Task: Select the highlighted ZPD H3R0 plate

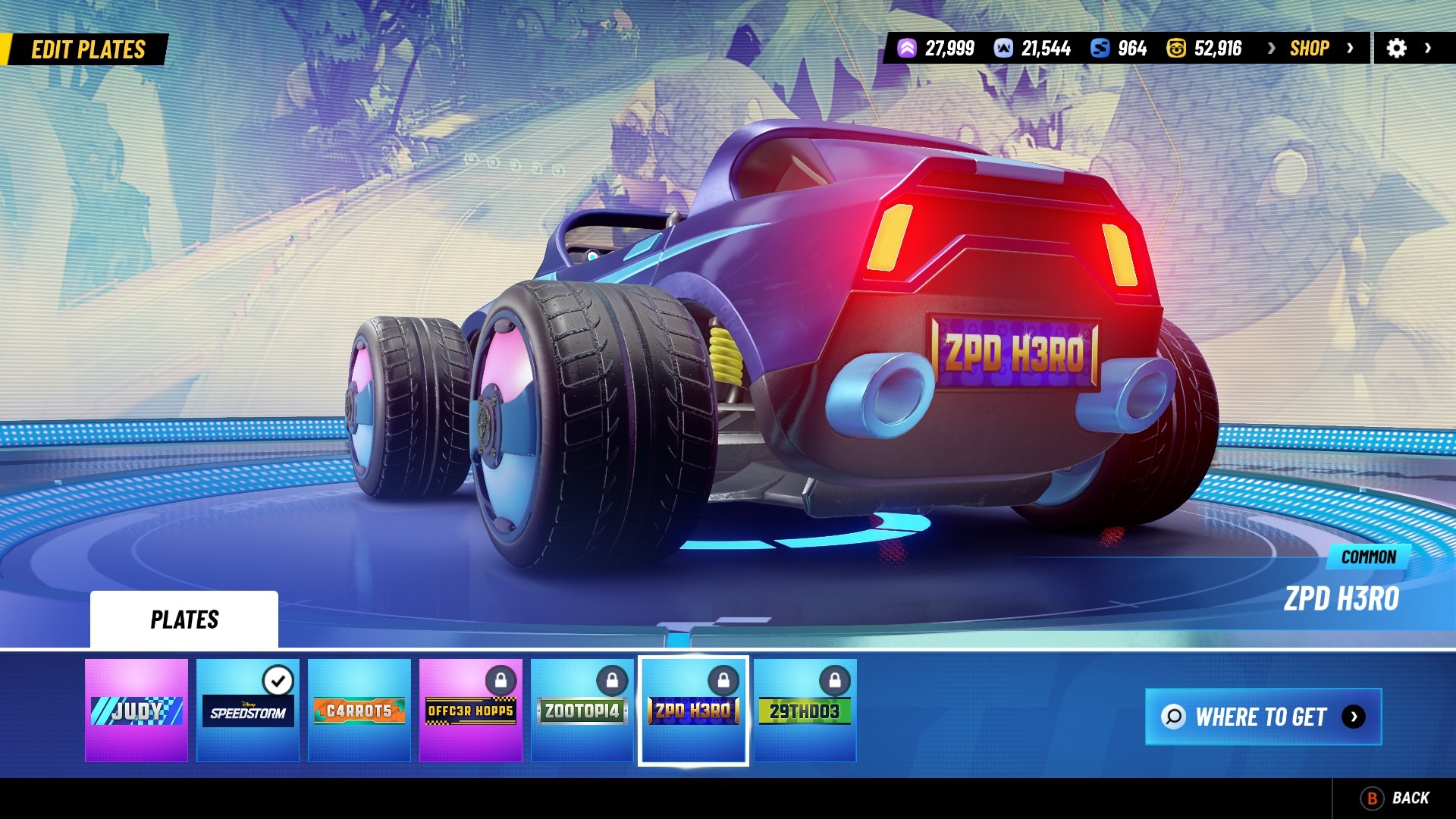Action: [x=693, y=710]
